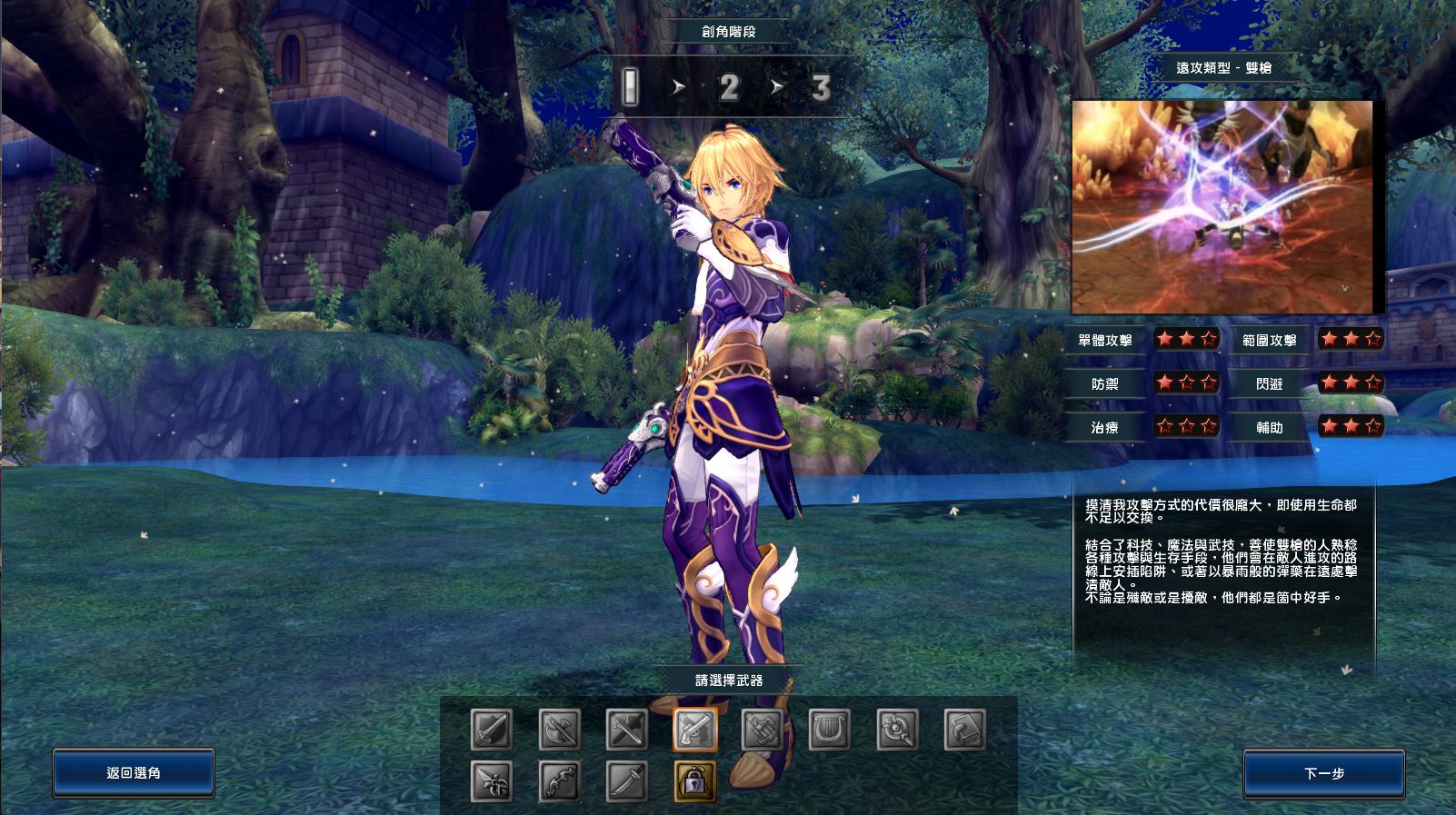This screenshot has height=815, width=1456.
Task: Jump to creation stage 2
Action: 729,88
